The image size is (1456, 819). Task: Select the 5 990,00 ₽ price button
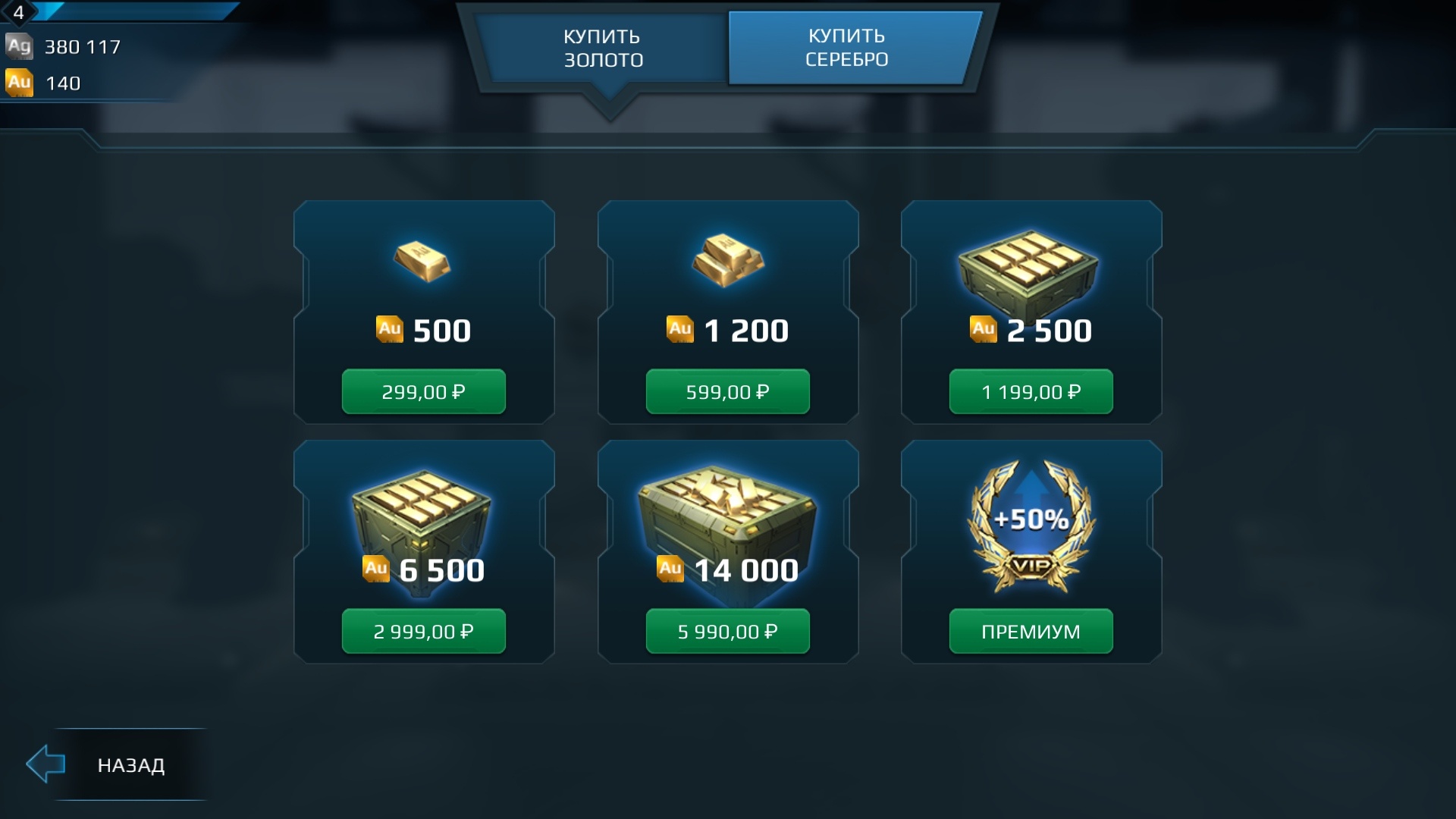coord(727,632)
